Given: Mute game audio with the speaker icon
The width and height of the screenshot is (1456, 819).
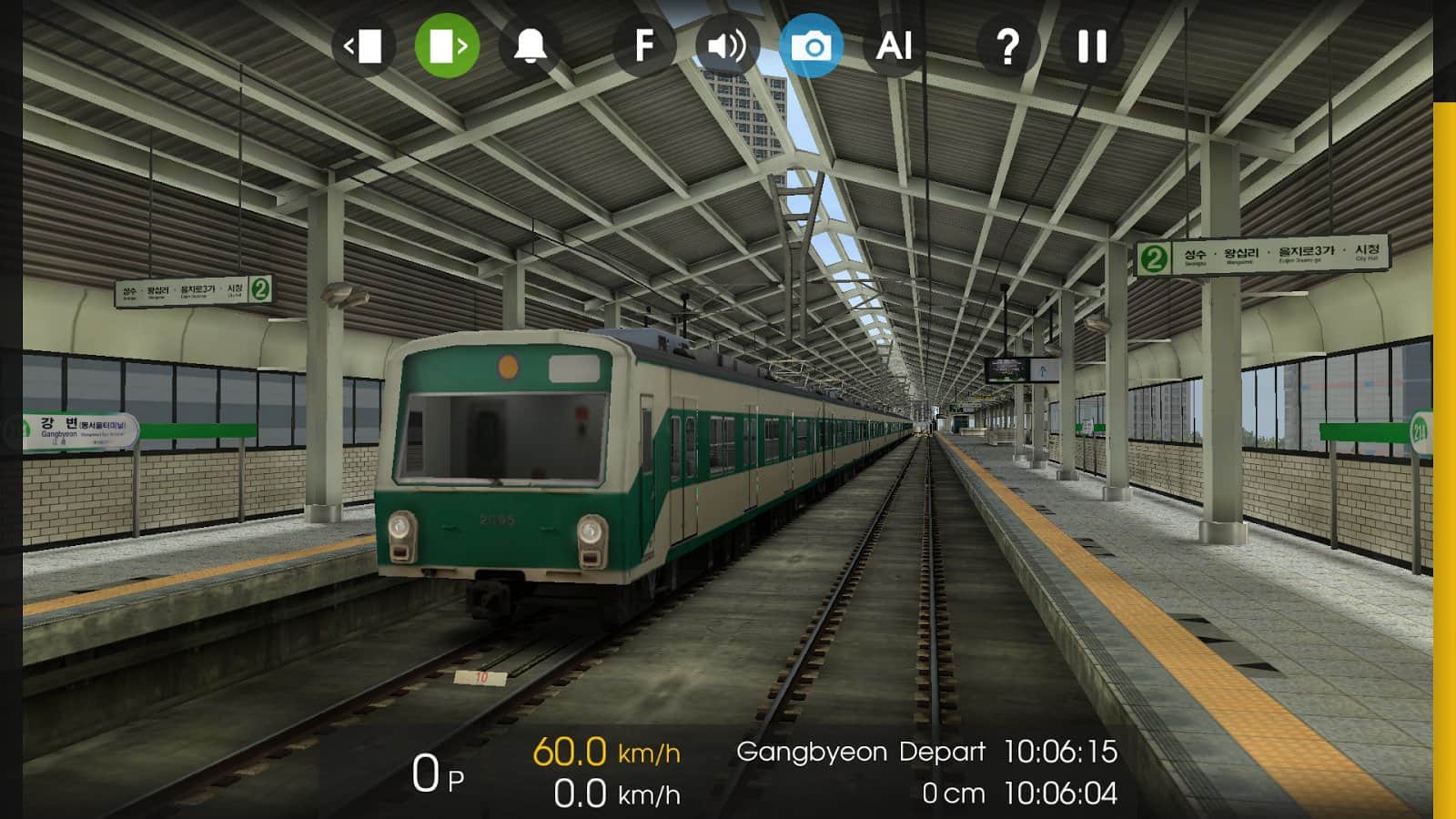Looking at the screenshot, I should pyautogui.click(x=727, y=45).
